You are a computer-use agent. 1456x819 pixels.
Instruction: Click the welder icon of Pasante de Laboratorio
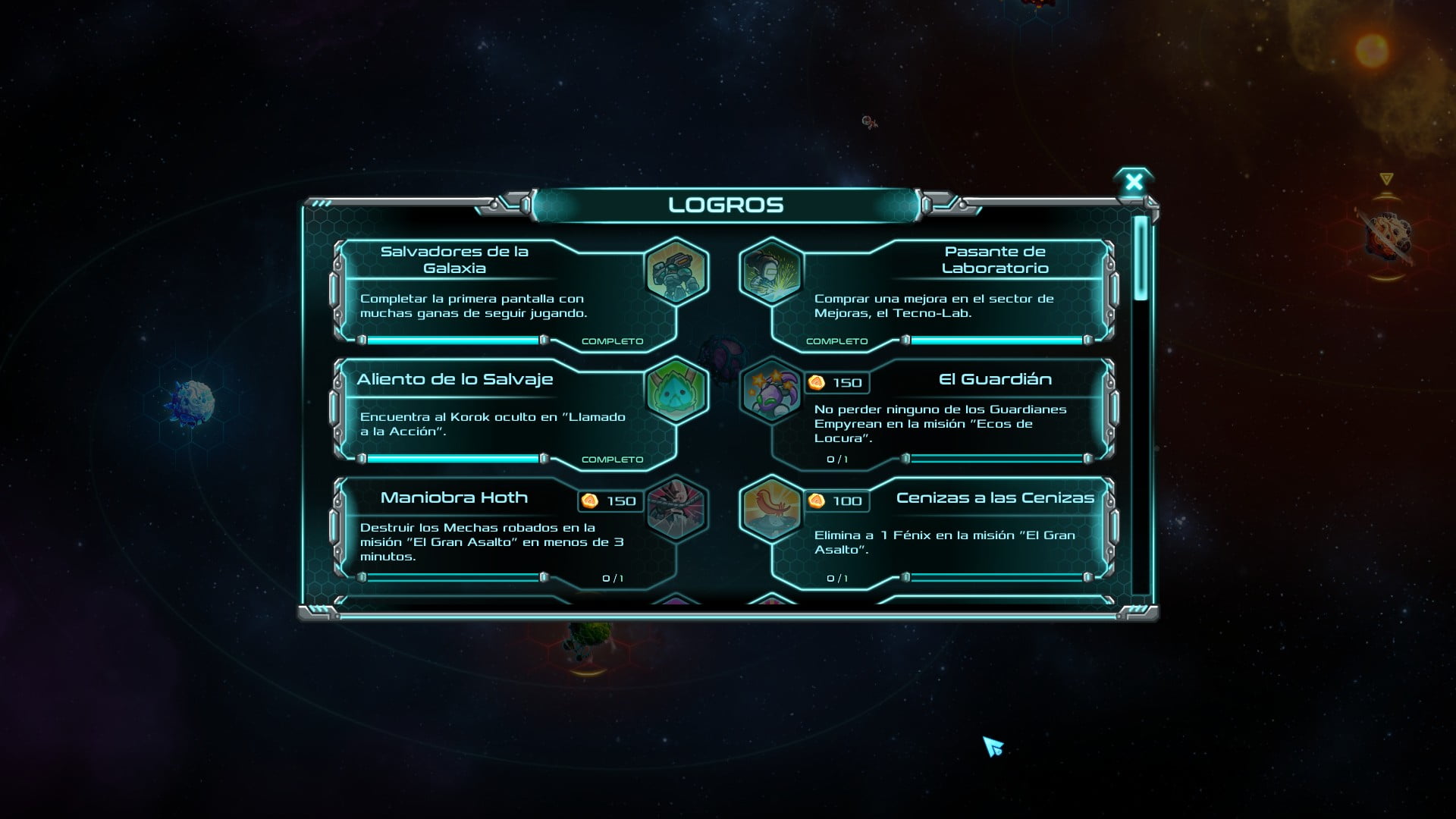tap(771, 271)
